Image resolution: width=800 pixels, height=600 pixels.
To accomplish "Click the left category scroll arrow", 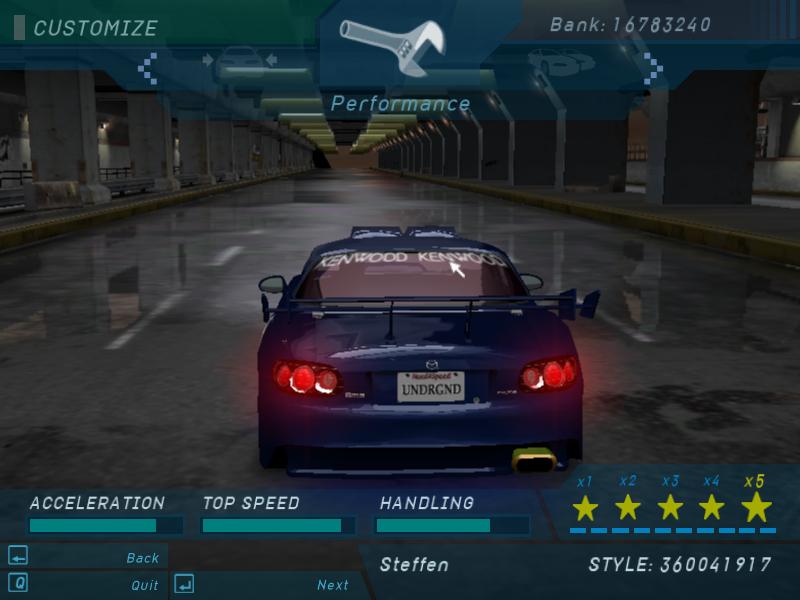I will (148, 67).
